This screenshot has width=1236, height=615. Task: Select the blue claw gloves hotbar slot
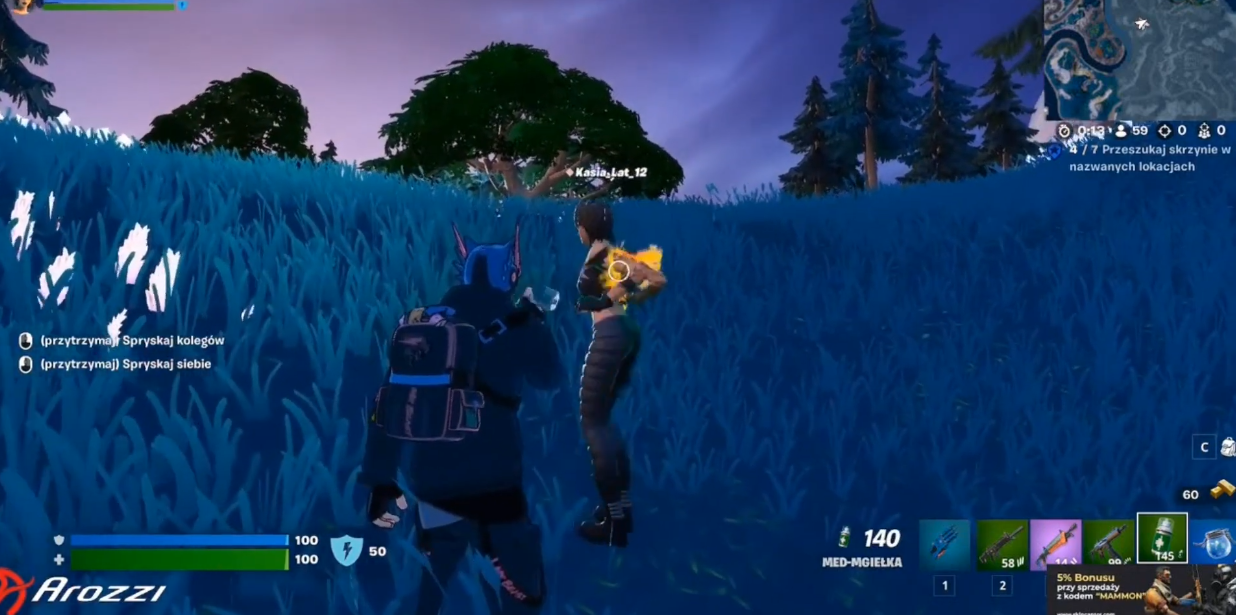pos(944,544)
